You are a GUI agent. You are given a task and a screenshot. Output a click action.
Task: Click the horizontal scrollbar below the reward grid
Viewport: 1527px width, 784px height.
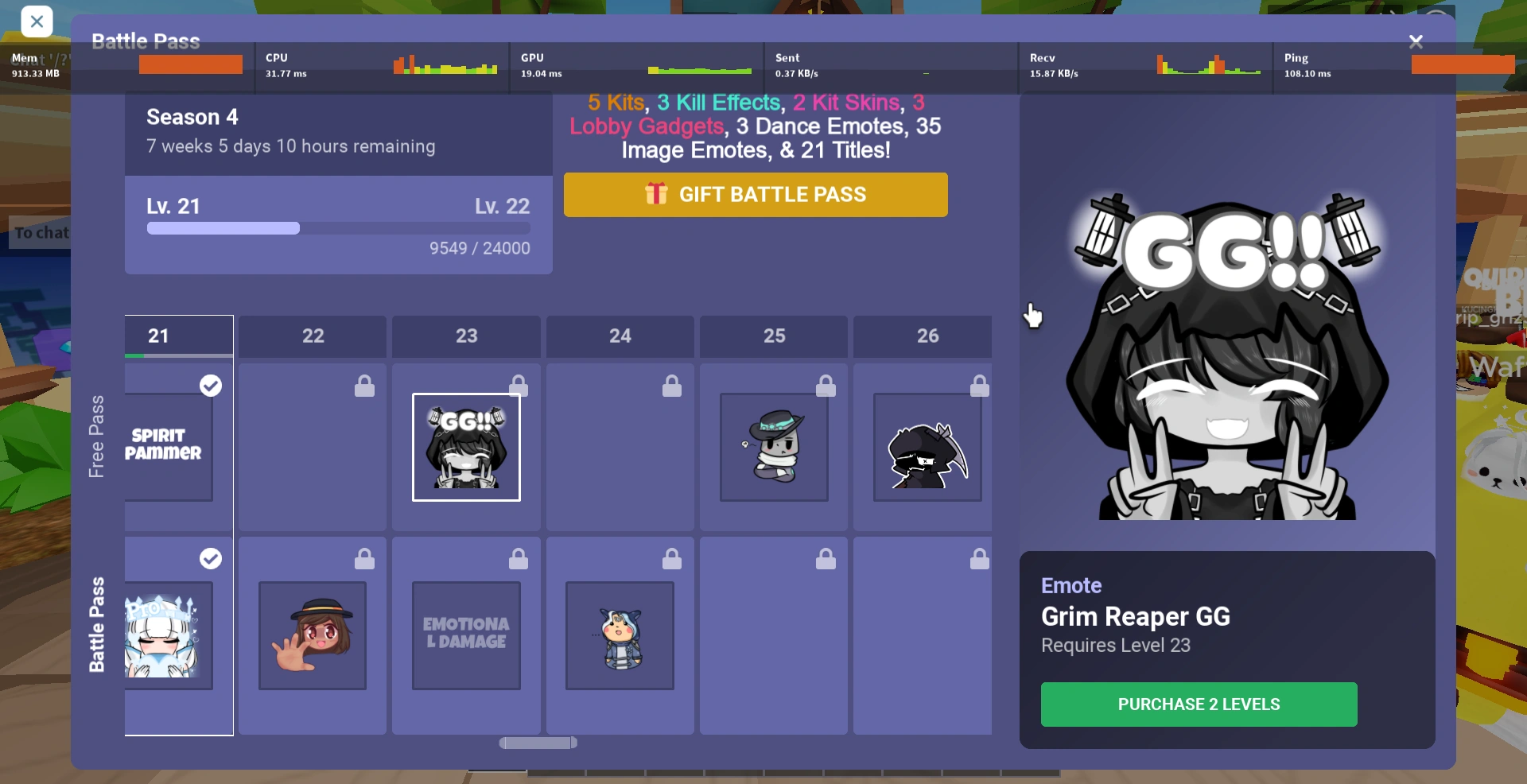[x=538, y=743]
